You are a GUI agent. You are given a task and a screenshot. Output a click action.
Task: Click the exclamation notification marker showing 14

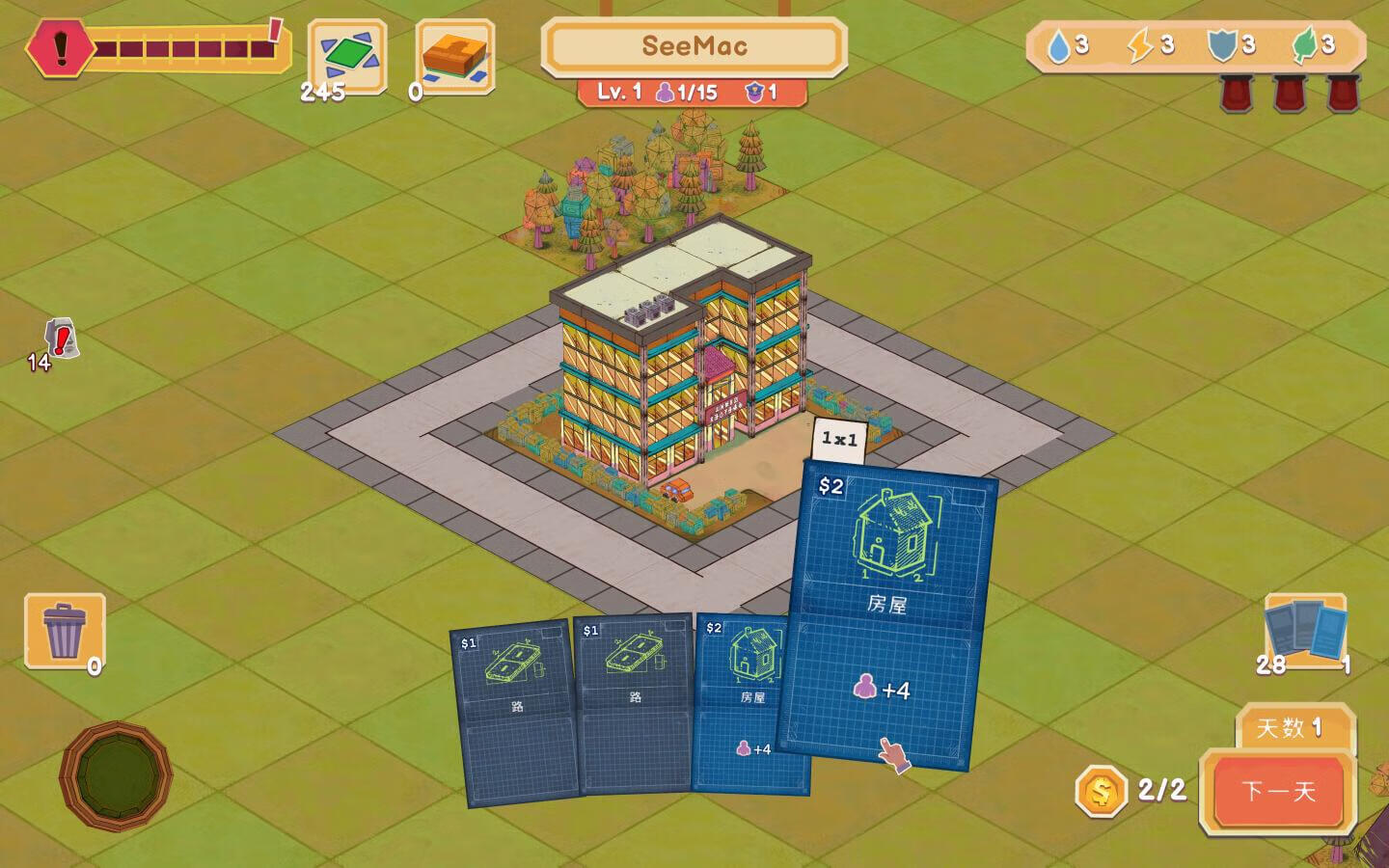click(62, 339)
